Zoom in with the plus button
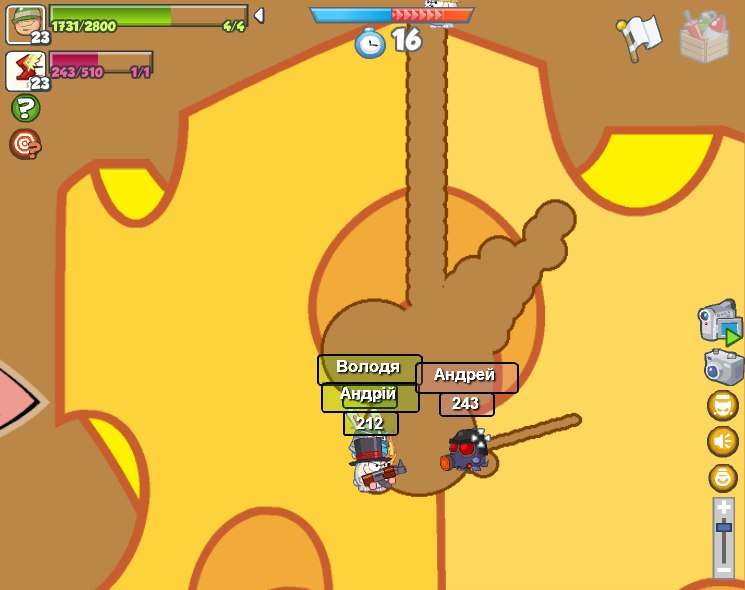 pyautogui.click(x=723, y=509)
